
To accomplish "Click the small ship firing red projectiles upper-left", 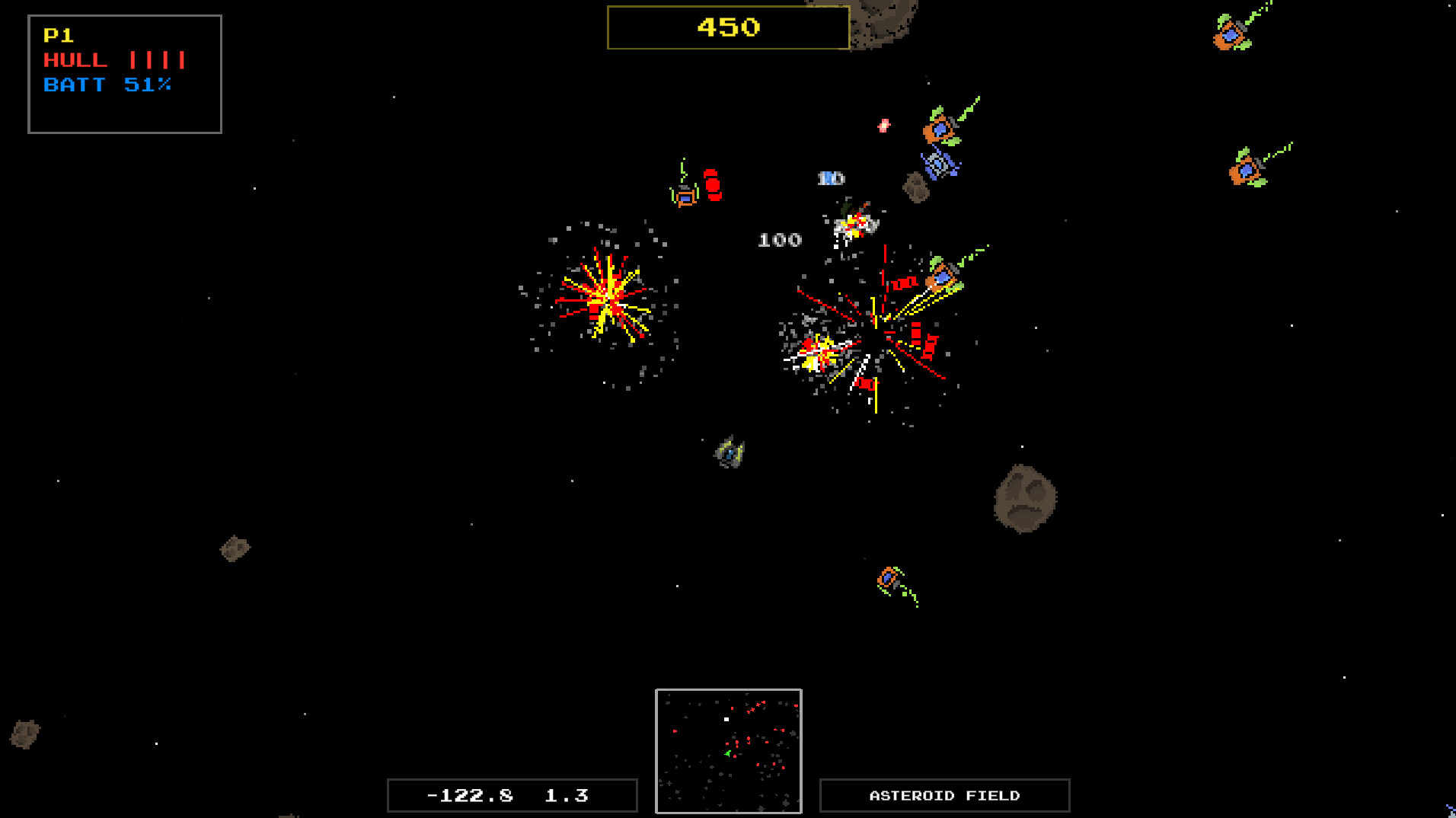I will (x=685, y=197).
